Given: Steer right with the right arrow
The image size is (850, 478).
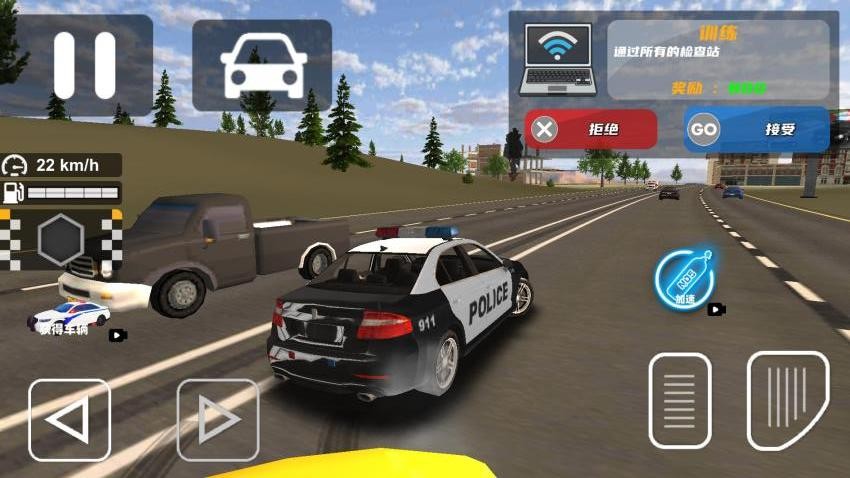Looking at the screenshot, I should [218, 420].
